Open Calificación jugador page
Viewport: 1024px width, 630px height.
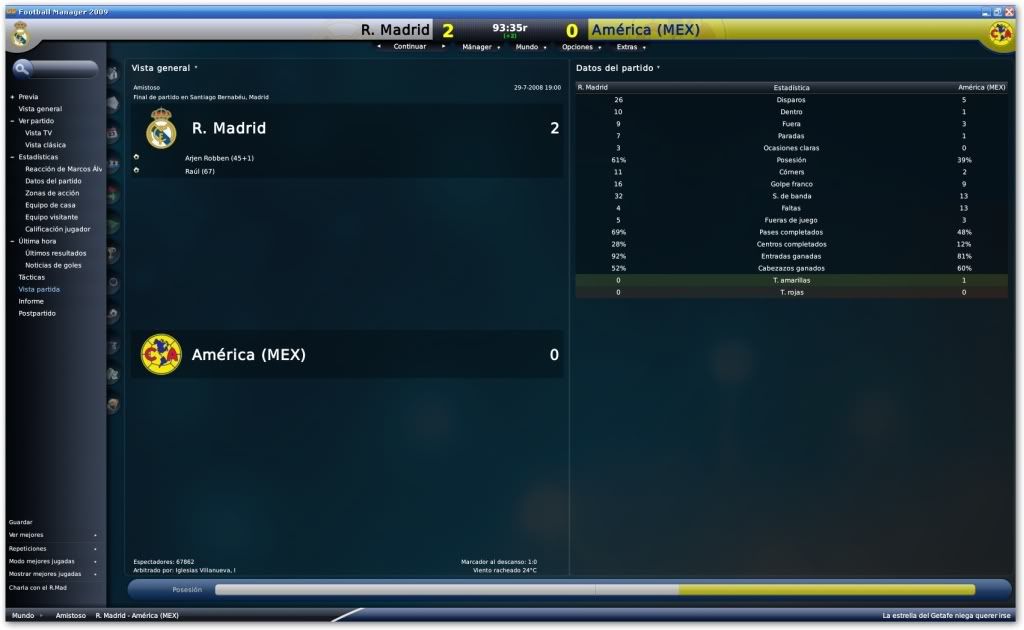58,229
